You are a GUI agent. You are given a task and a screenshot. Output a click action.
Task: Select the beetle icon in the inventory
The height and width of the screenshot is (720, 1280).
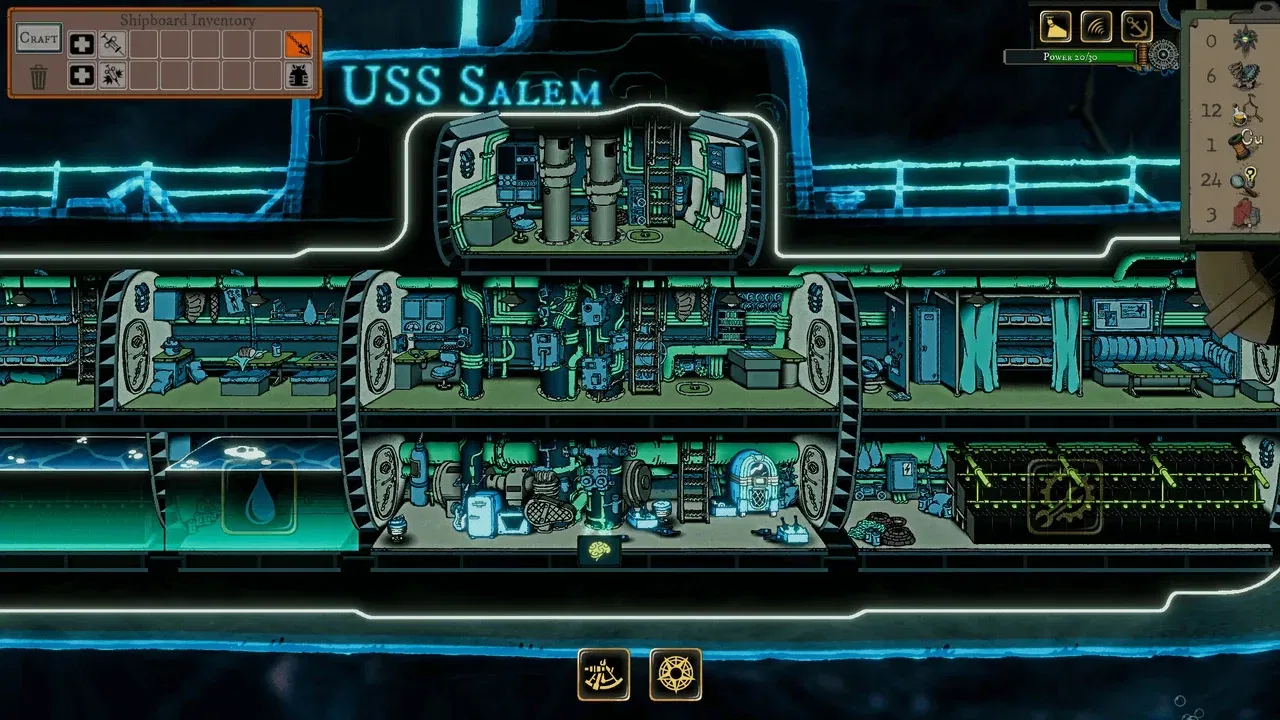298,74
